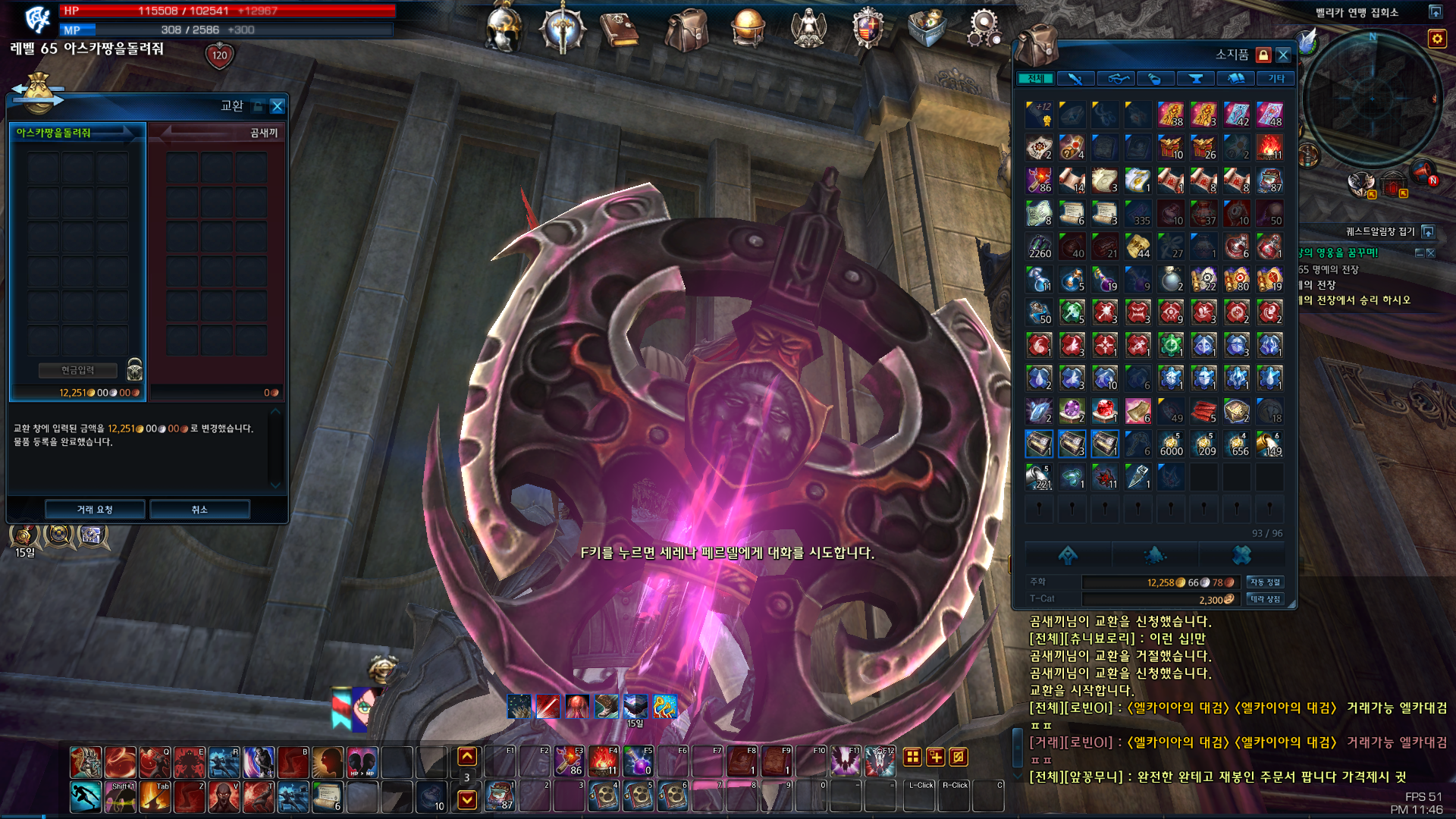Click the circular minimap
Viewport: 1456px width, 819px height.
(1371, 99)
